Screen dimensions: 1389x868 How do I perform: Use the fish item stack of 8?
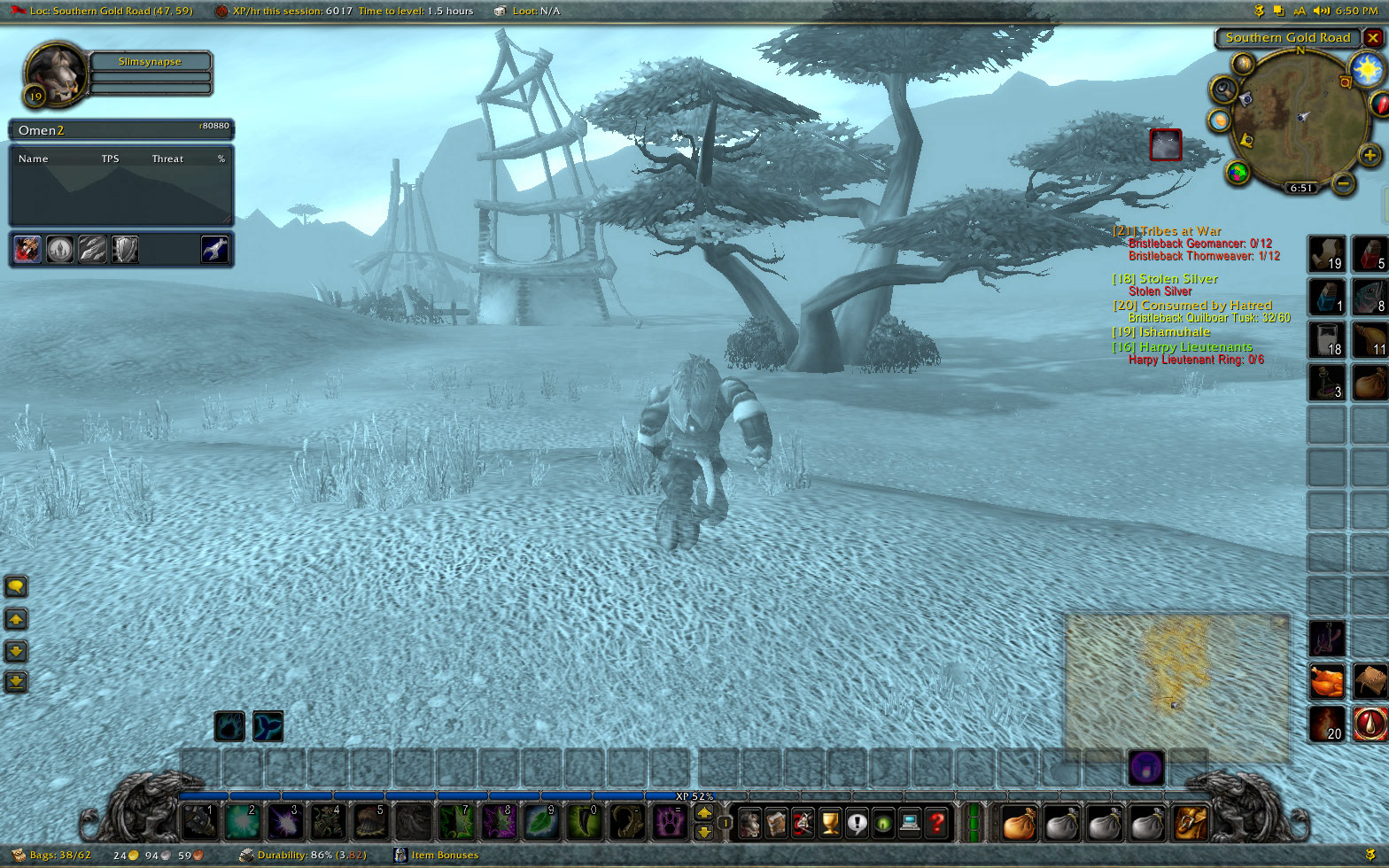coord(1370,297)
